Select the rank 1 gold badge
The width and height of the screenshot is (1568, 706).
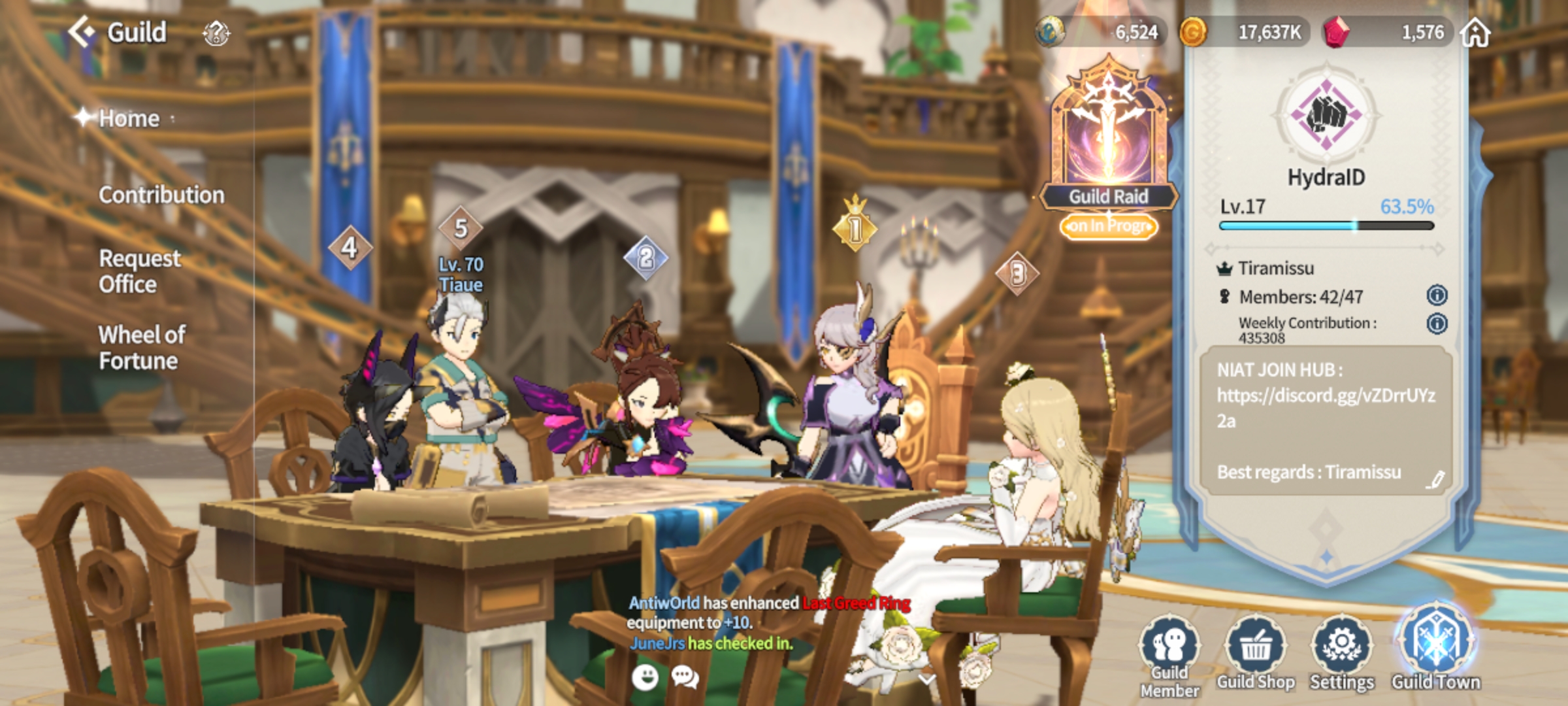tap(855, 227)
